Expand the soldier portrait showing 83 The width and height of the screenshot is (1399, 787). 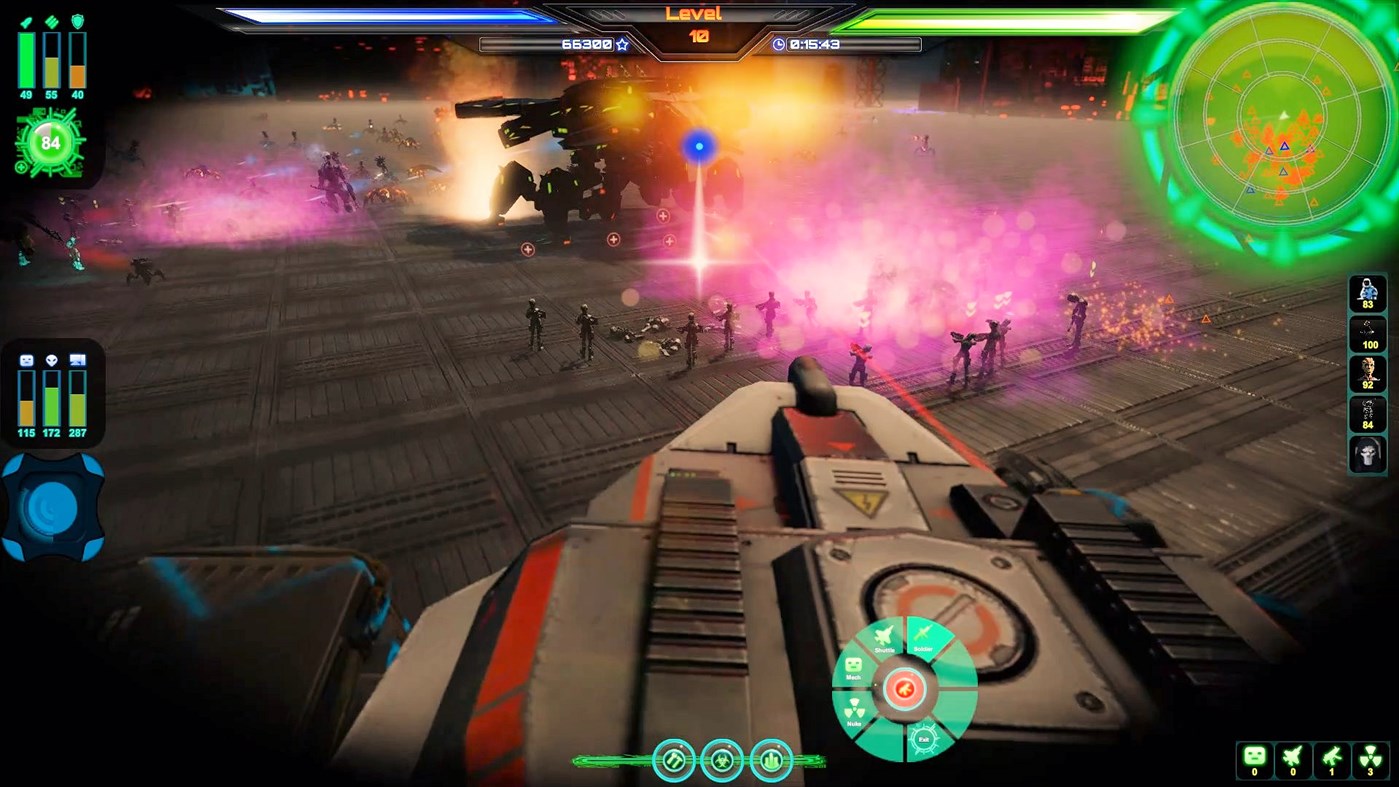1366,295
